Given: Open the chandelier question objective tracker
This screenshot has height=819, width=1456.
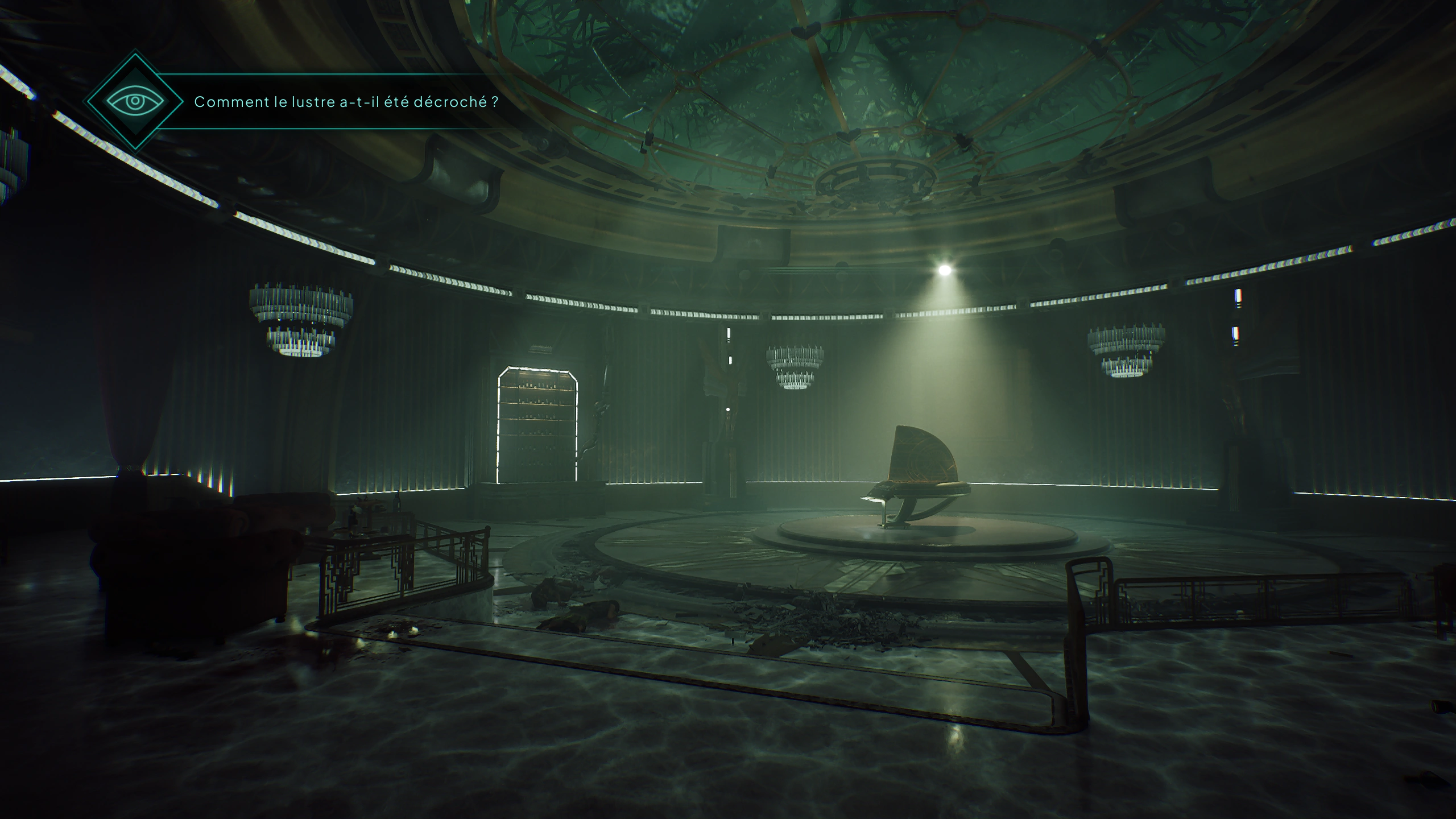Looking at the screenshot, I should click(346, 102).
